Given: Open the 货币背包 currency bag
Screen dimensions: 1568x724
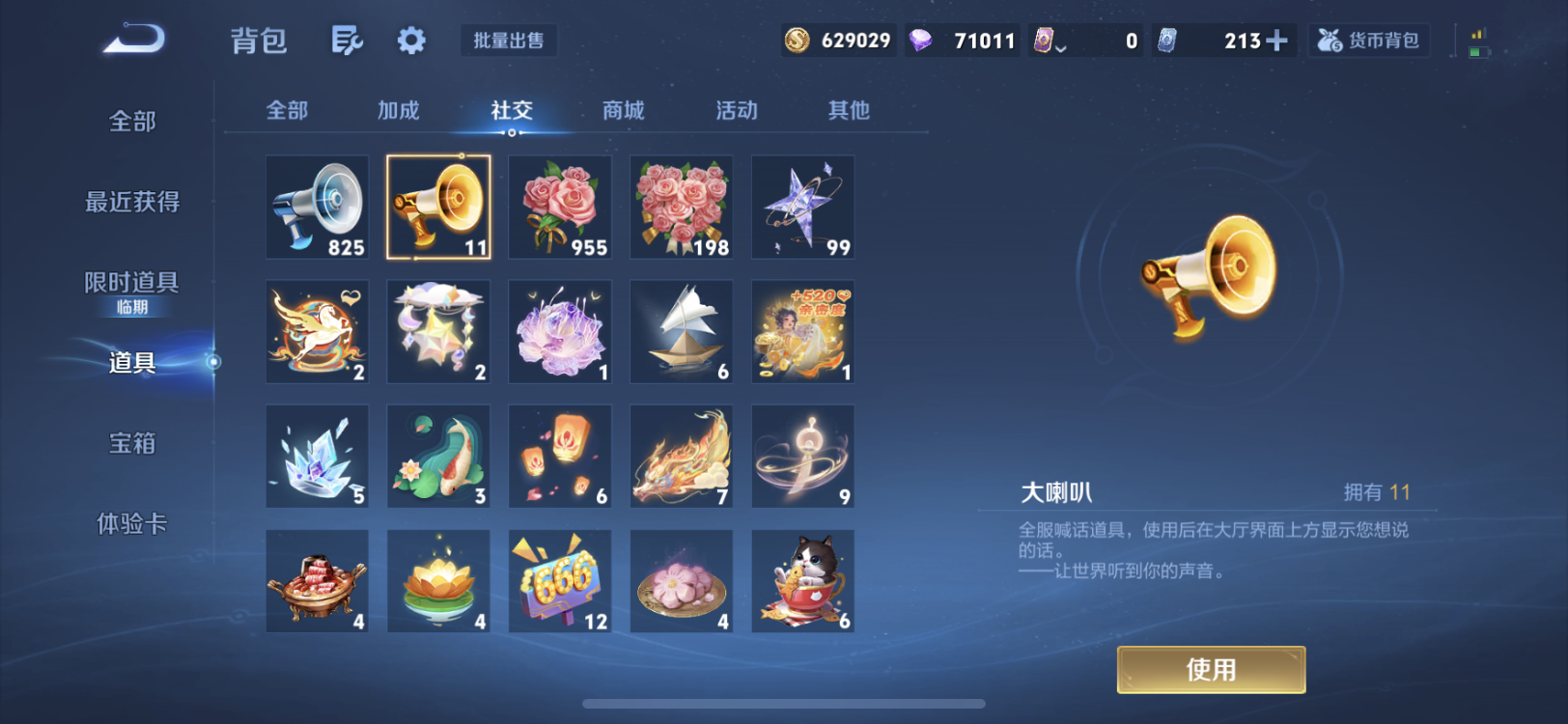Looking at the screenshot, I should coord(1368,41).
